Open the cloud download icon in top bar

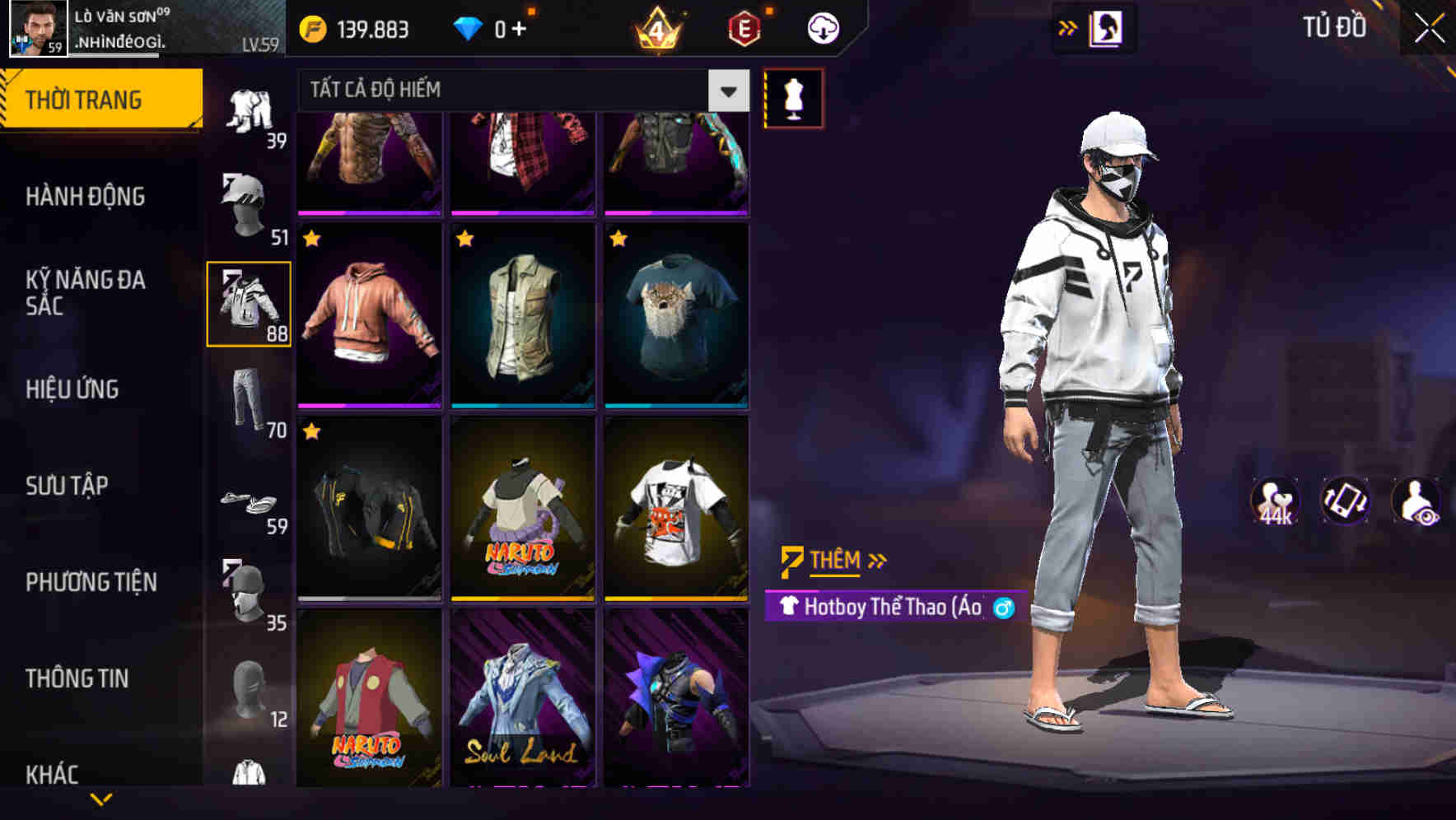click(822, 26)
